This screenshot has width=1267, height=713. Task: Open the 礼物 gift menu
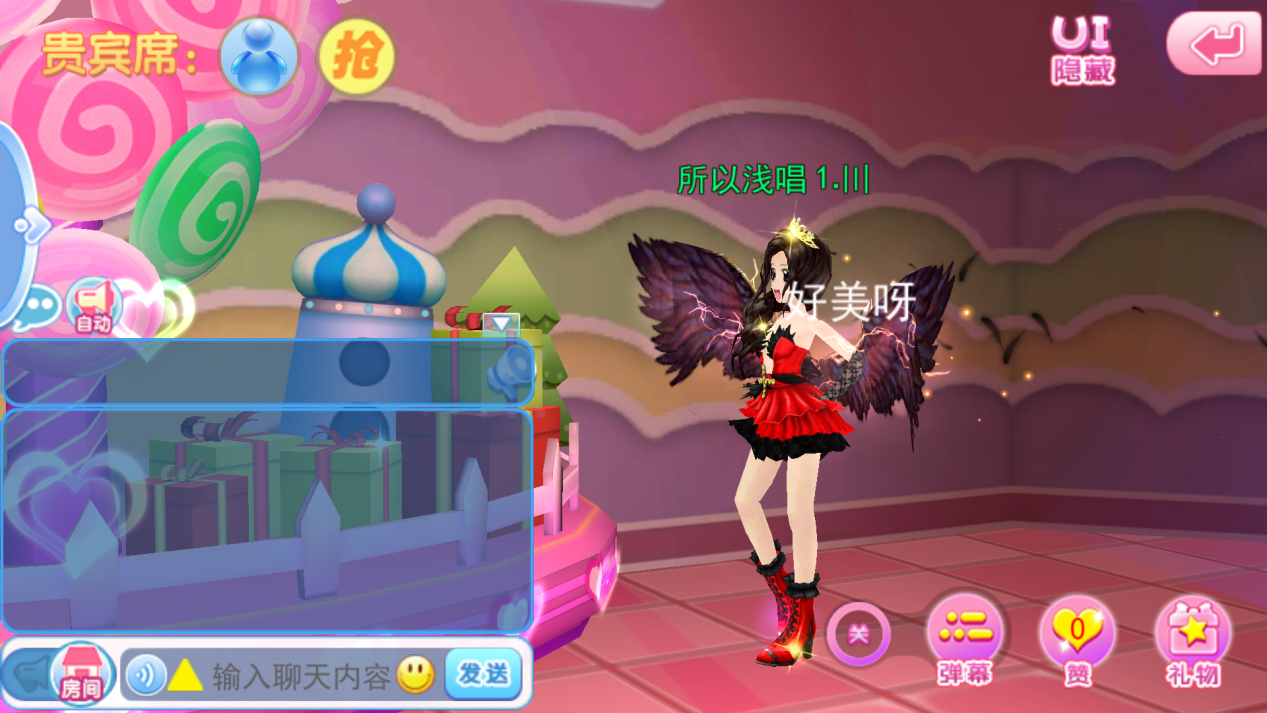1193,640
